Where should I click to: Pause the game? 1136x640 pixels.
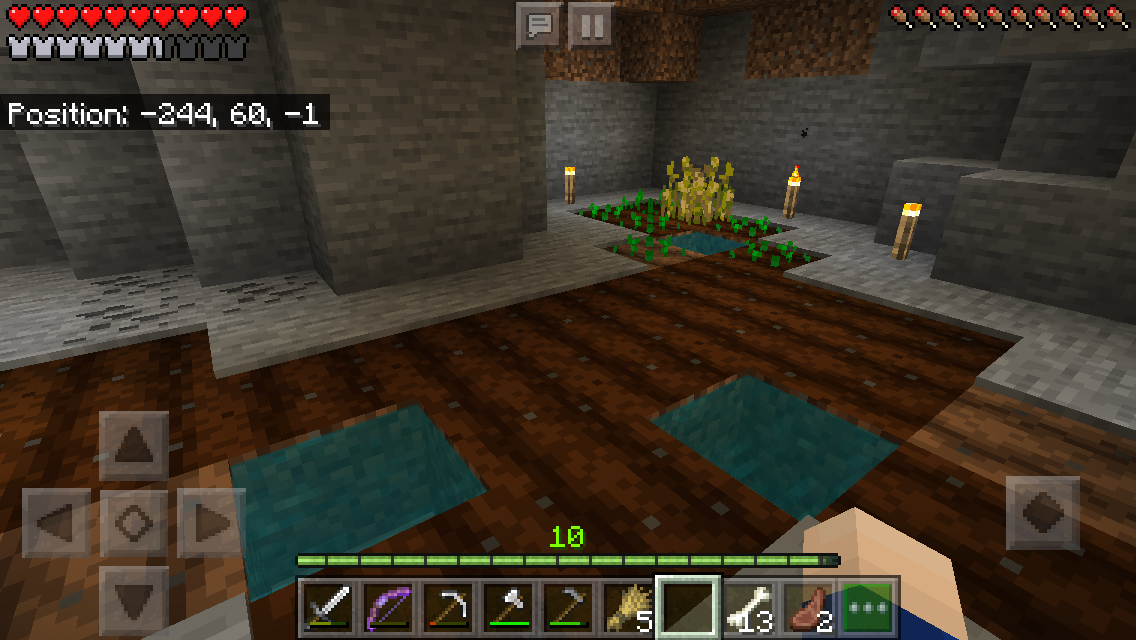[x=591, y=25]
